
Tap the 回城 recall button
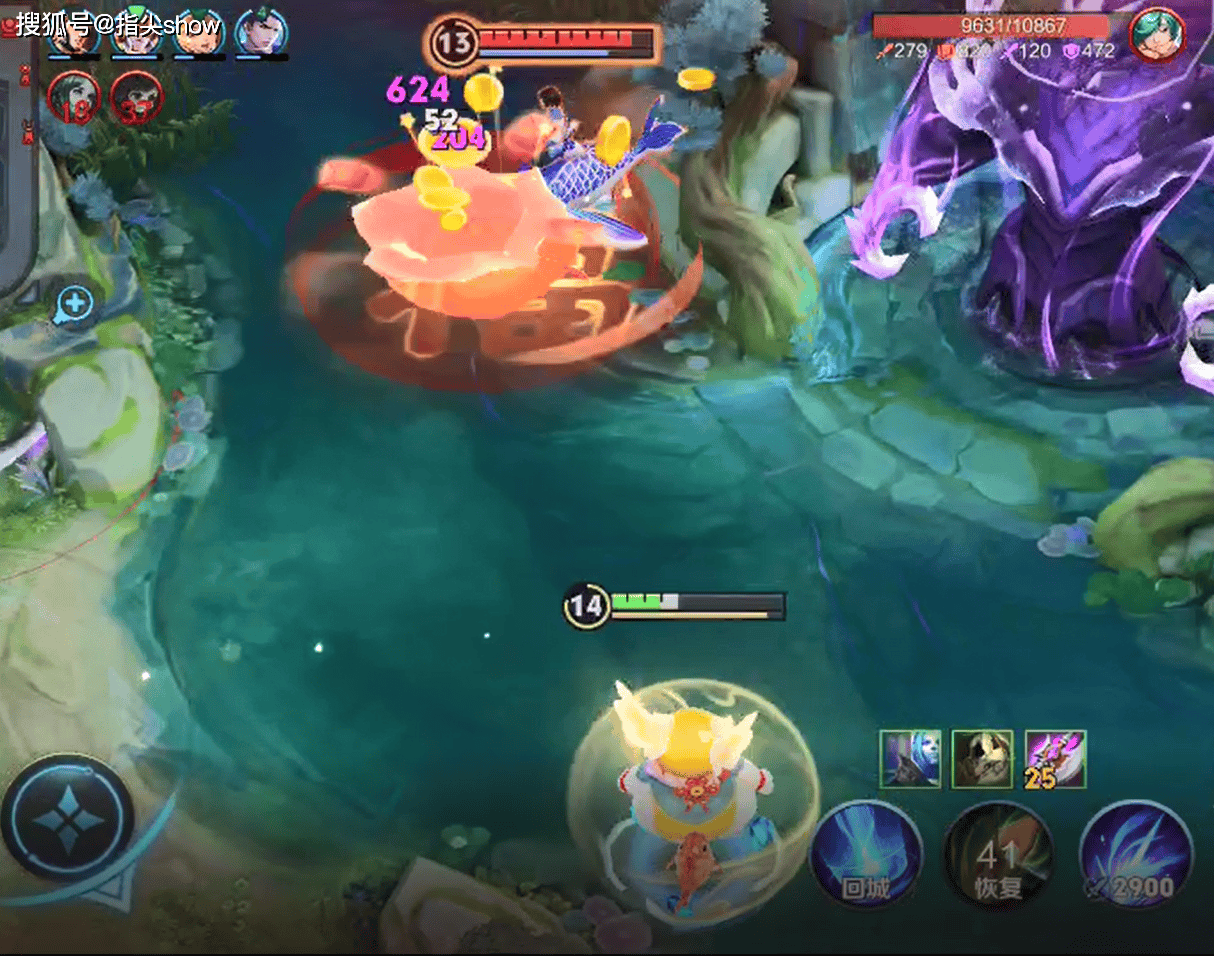click(865, 857)
